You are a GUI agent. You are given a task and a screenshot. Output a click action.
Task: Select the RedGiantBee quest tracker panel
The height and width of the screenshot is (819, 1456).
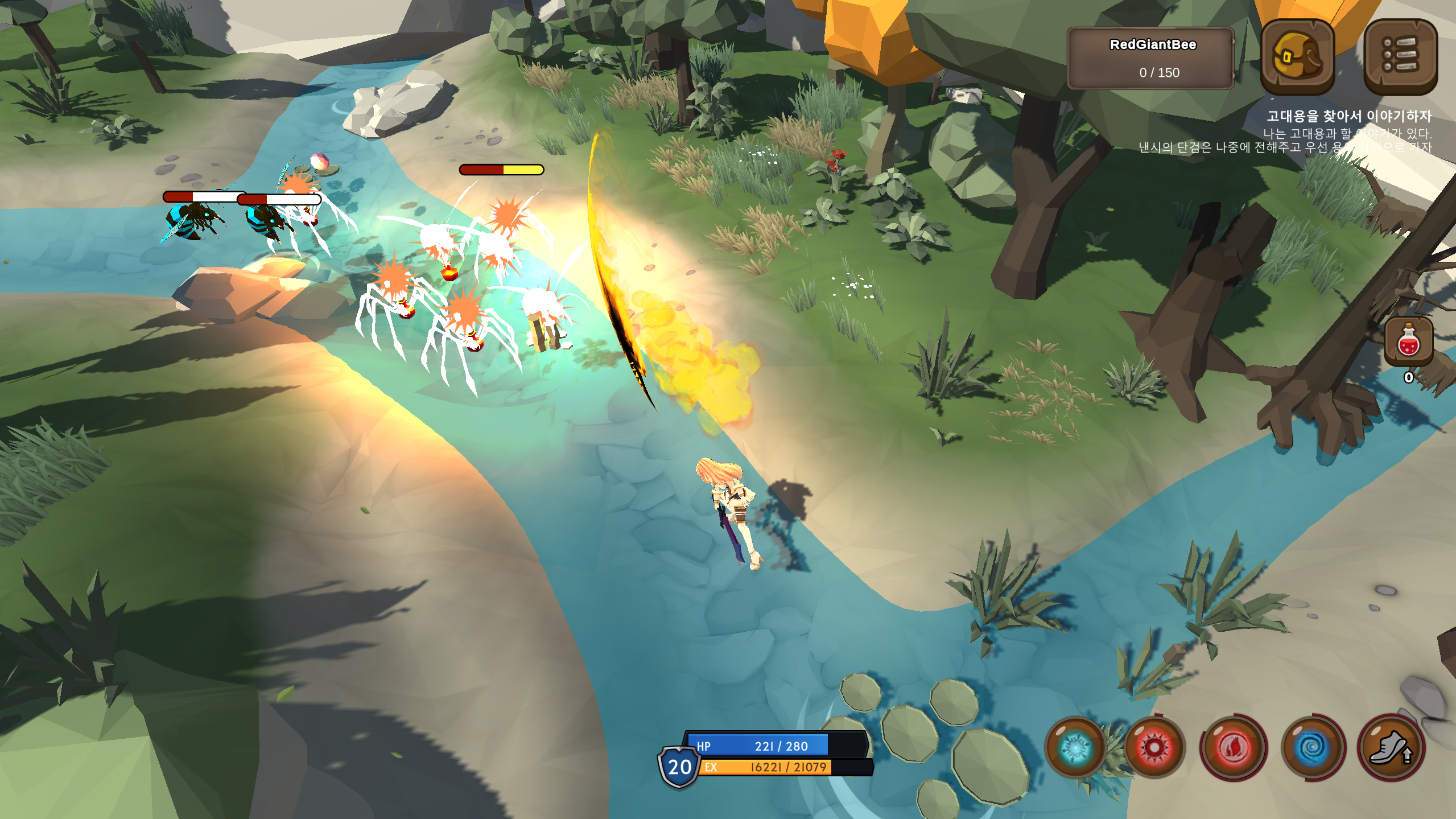1151,58
